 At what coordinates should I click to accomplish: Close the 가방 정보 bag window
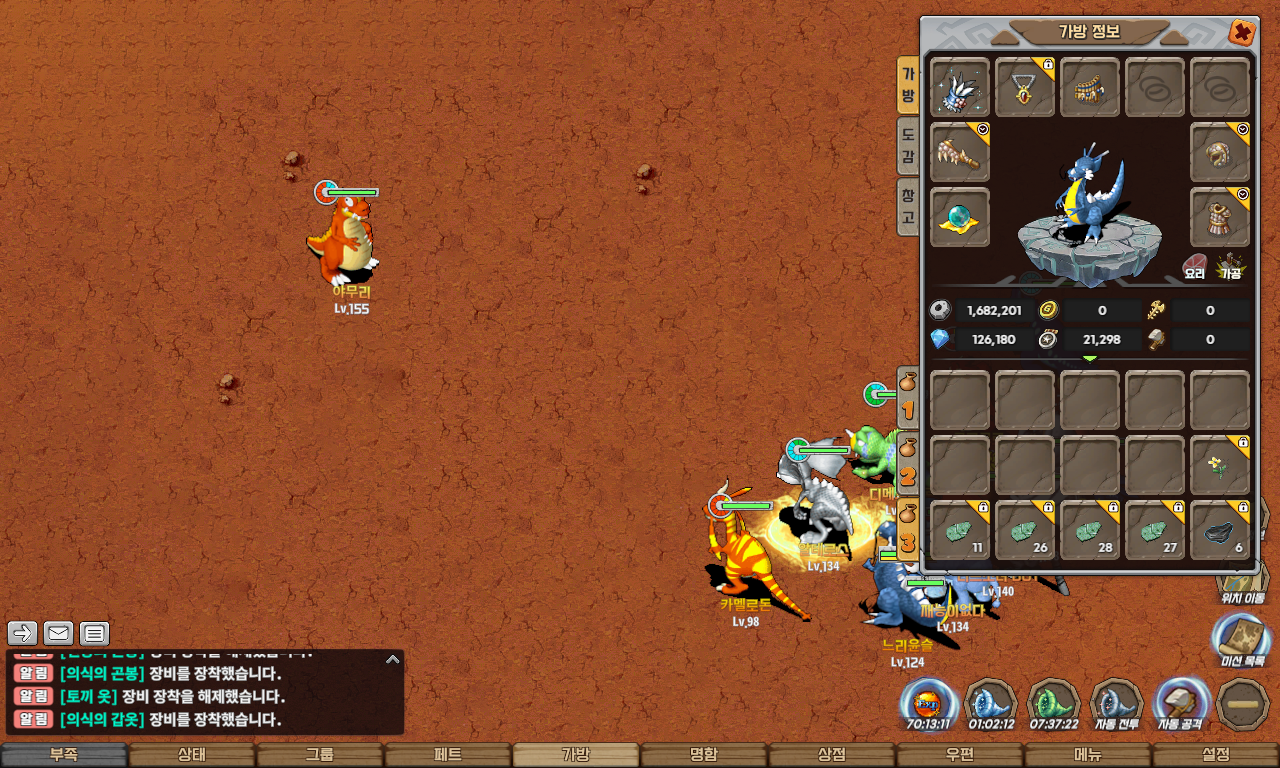point(1242,33)
